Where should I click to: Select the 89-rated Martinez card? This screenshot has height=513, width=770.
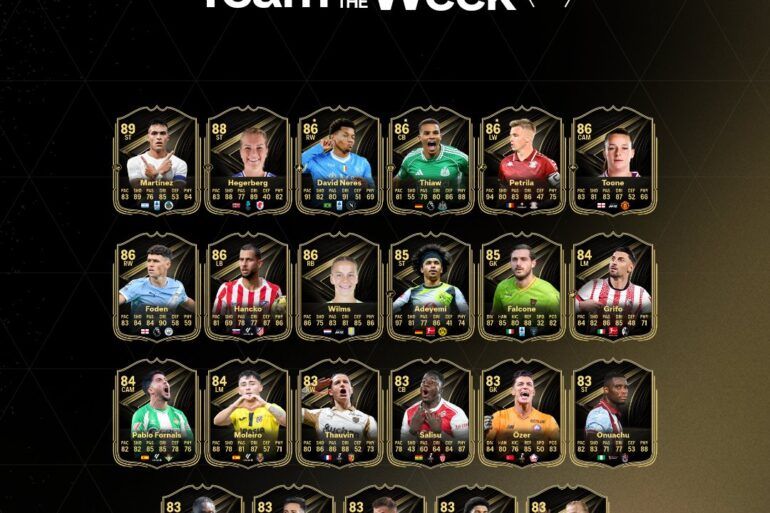pyautogui.click(x=157, y=160)
